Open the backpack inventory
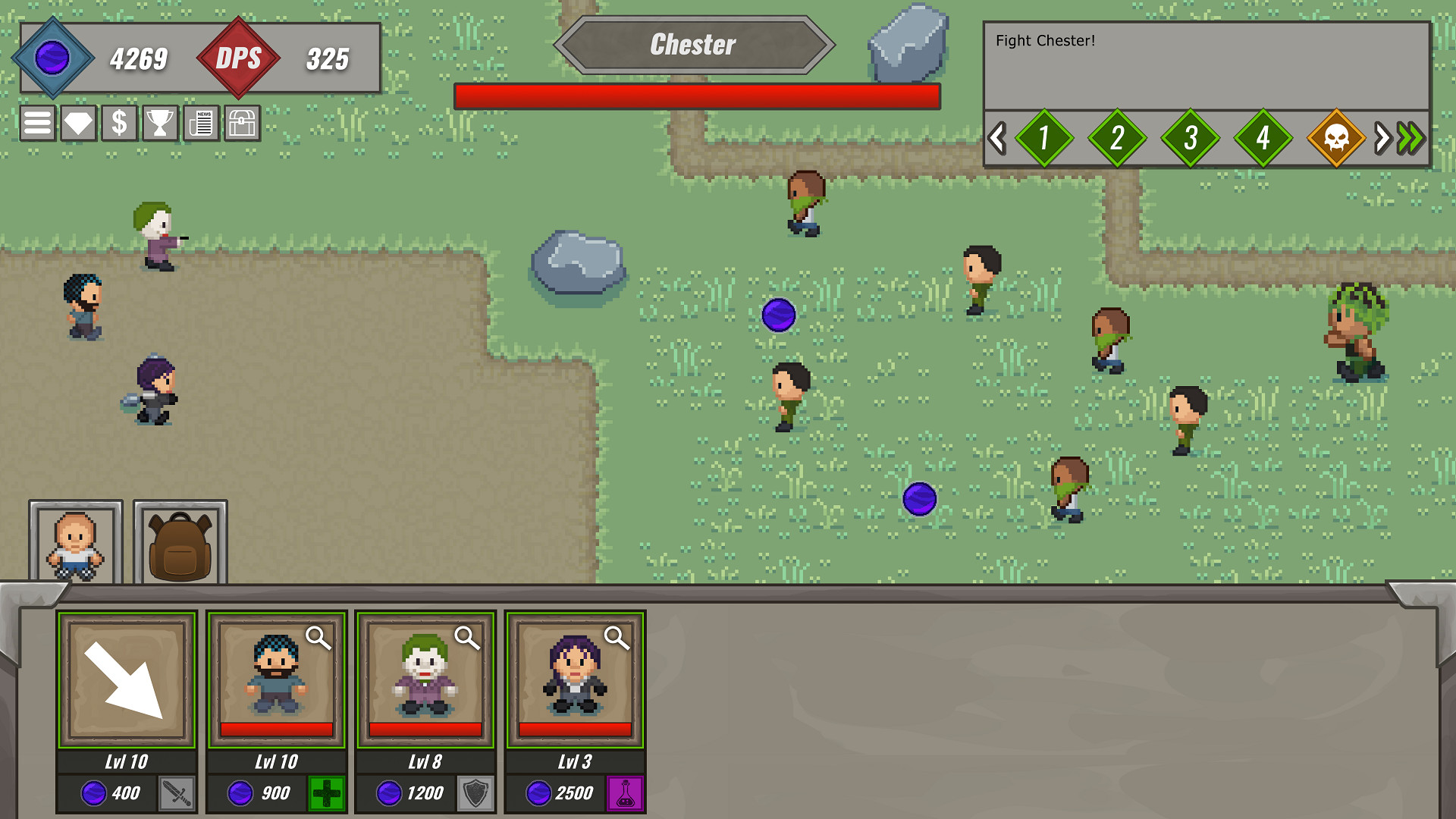This screenshot has height=819, width=1456. tap(179, 542)
